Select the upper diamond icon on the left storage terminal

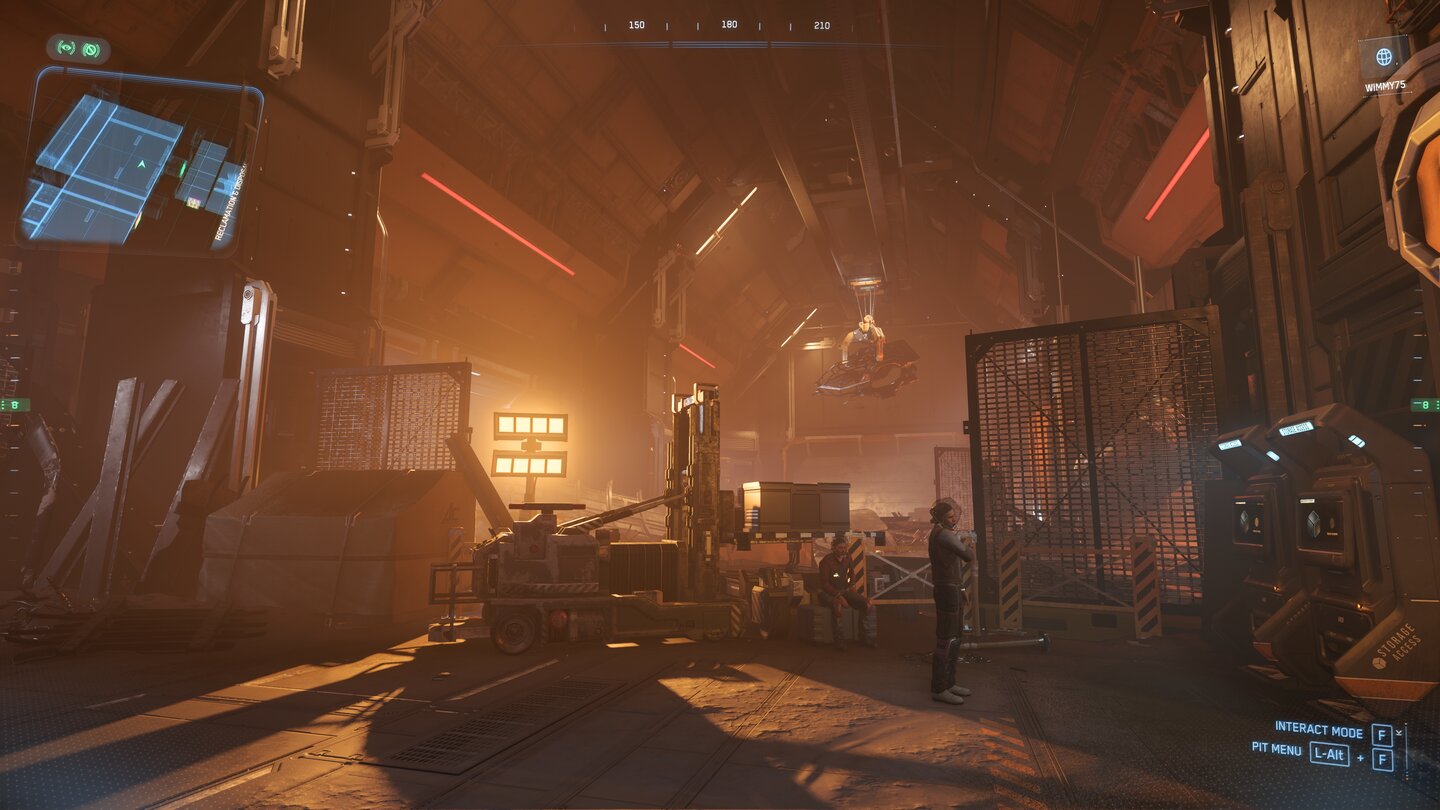coord(1243,517)
